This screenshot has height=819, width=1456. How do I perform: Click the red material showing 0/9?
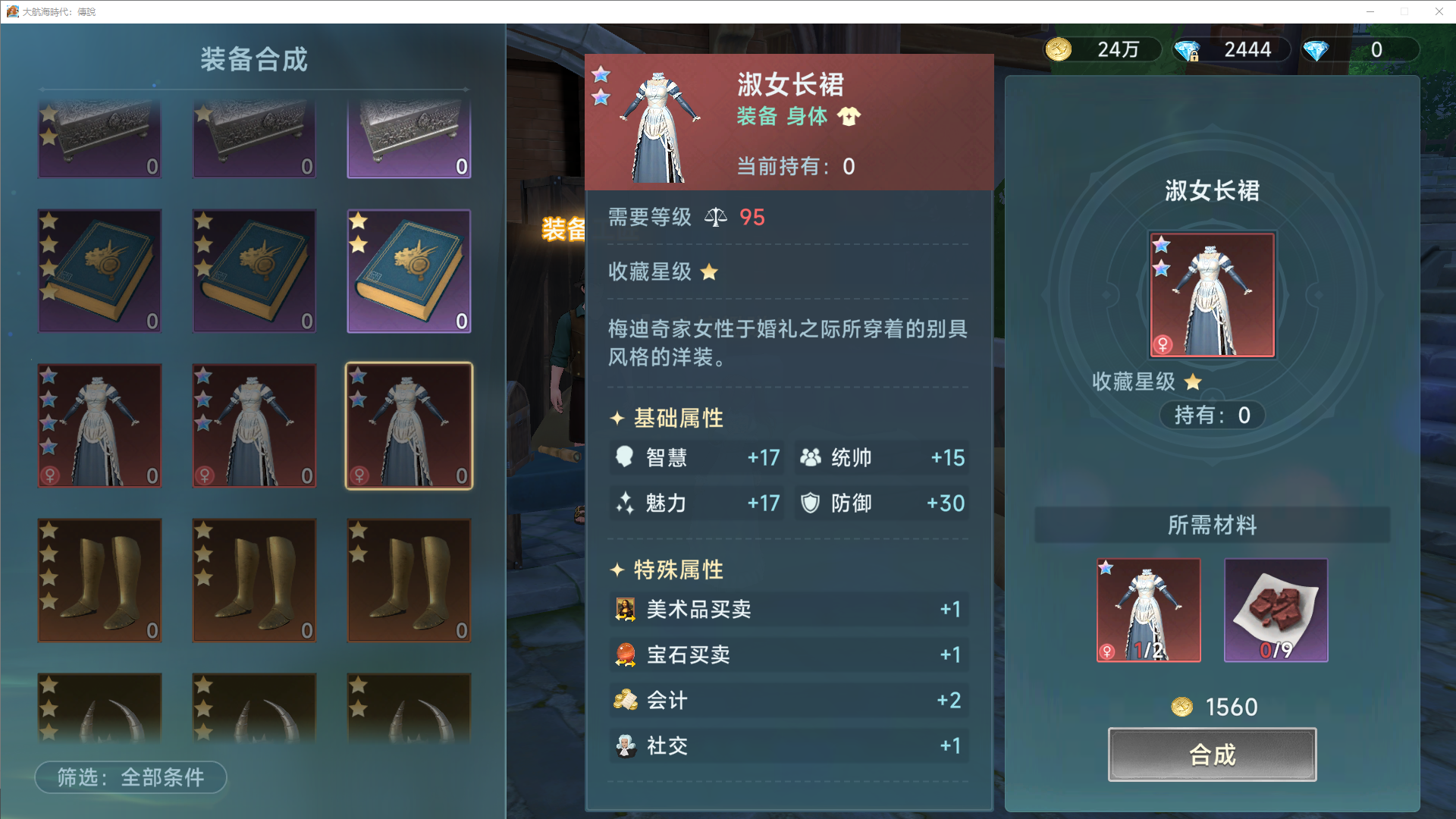(x=1276, y=610)
